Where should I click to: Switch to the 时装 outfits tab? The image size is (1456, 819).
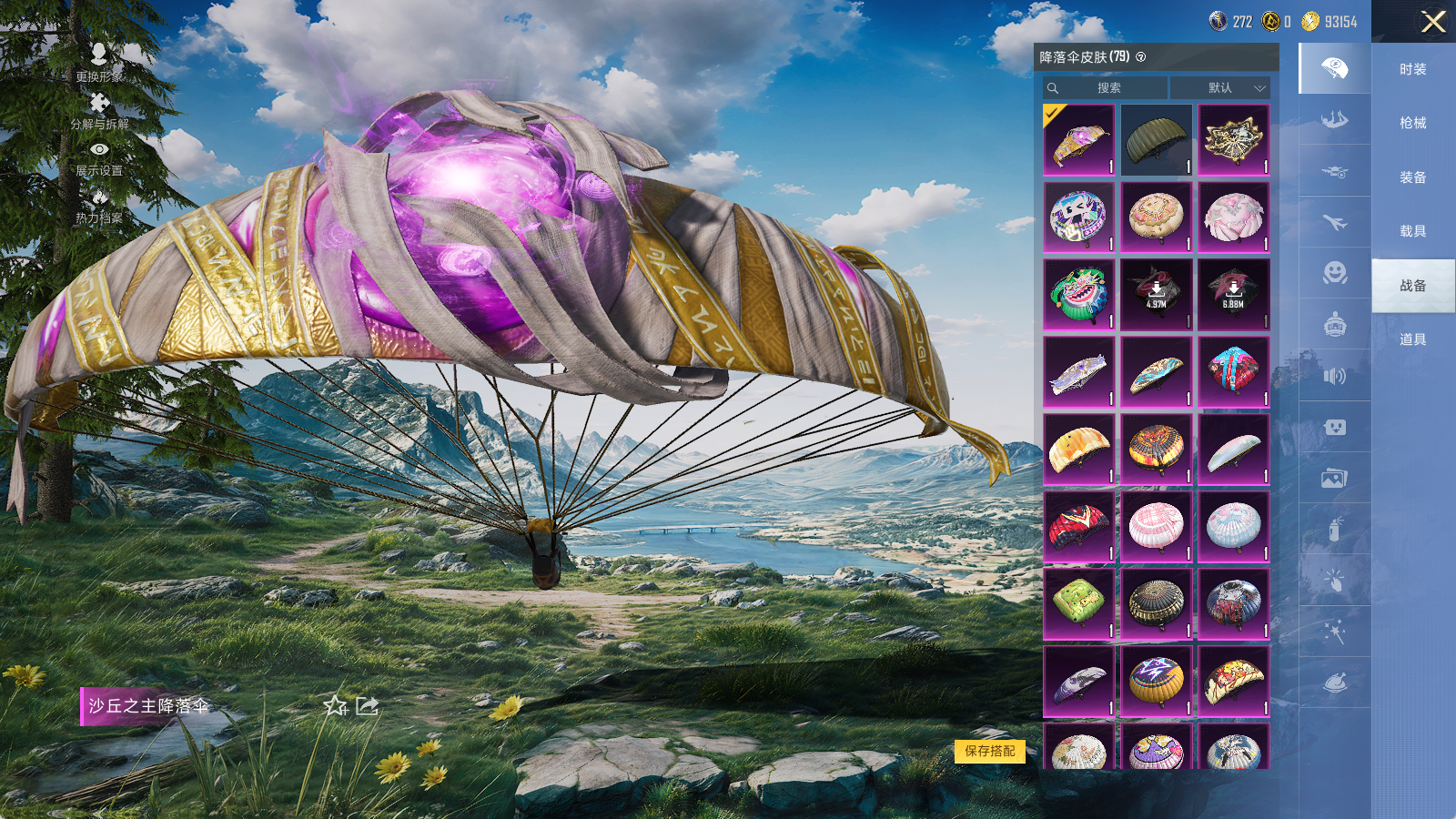click(x=1412, y=69)
